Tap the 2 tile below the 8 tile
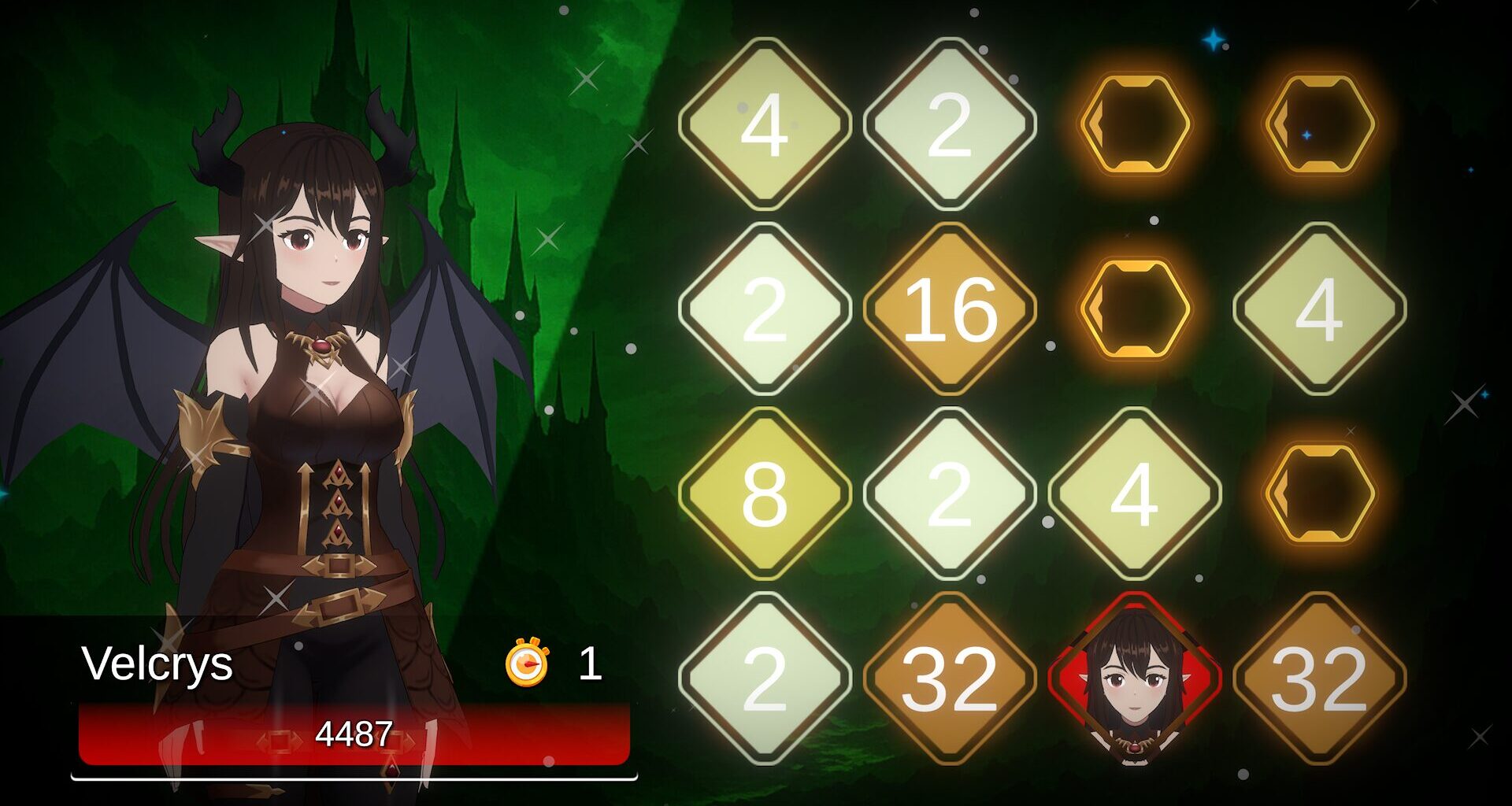 pos(768,678)
